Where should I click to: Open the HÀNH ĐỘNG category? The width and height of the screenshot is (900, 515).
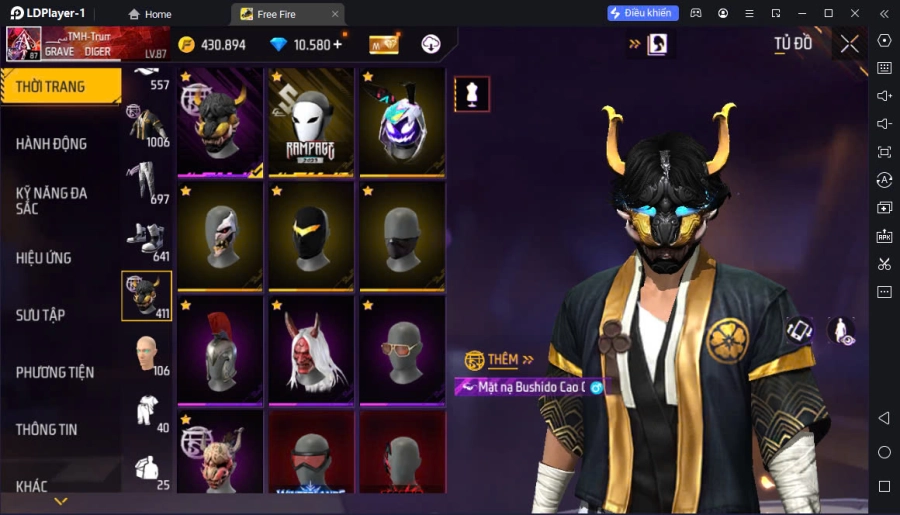pyautogui.click(x=52, y=144)
